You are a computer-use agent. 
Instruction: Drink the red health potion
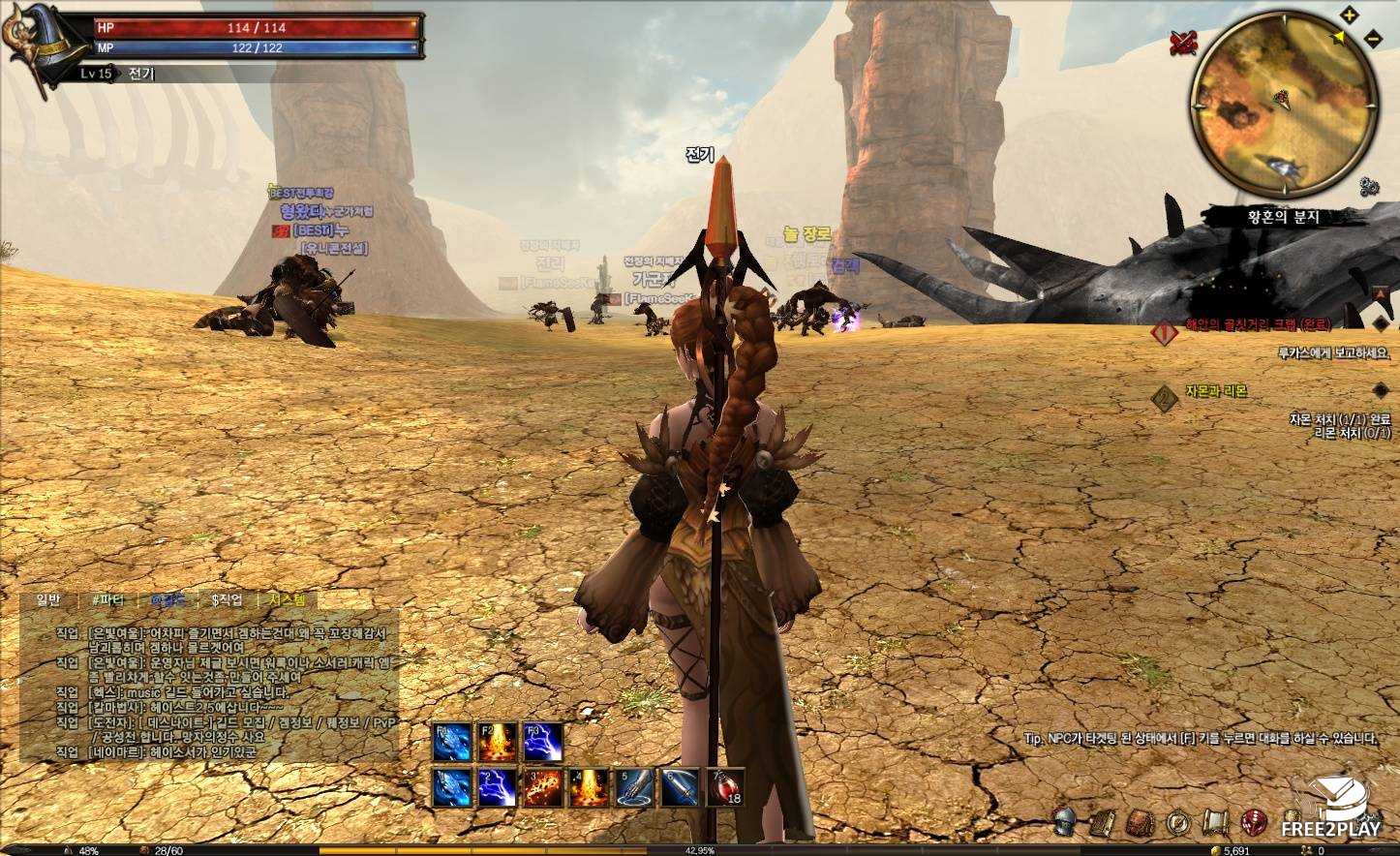click(726, 788)
